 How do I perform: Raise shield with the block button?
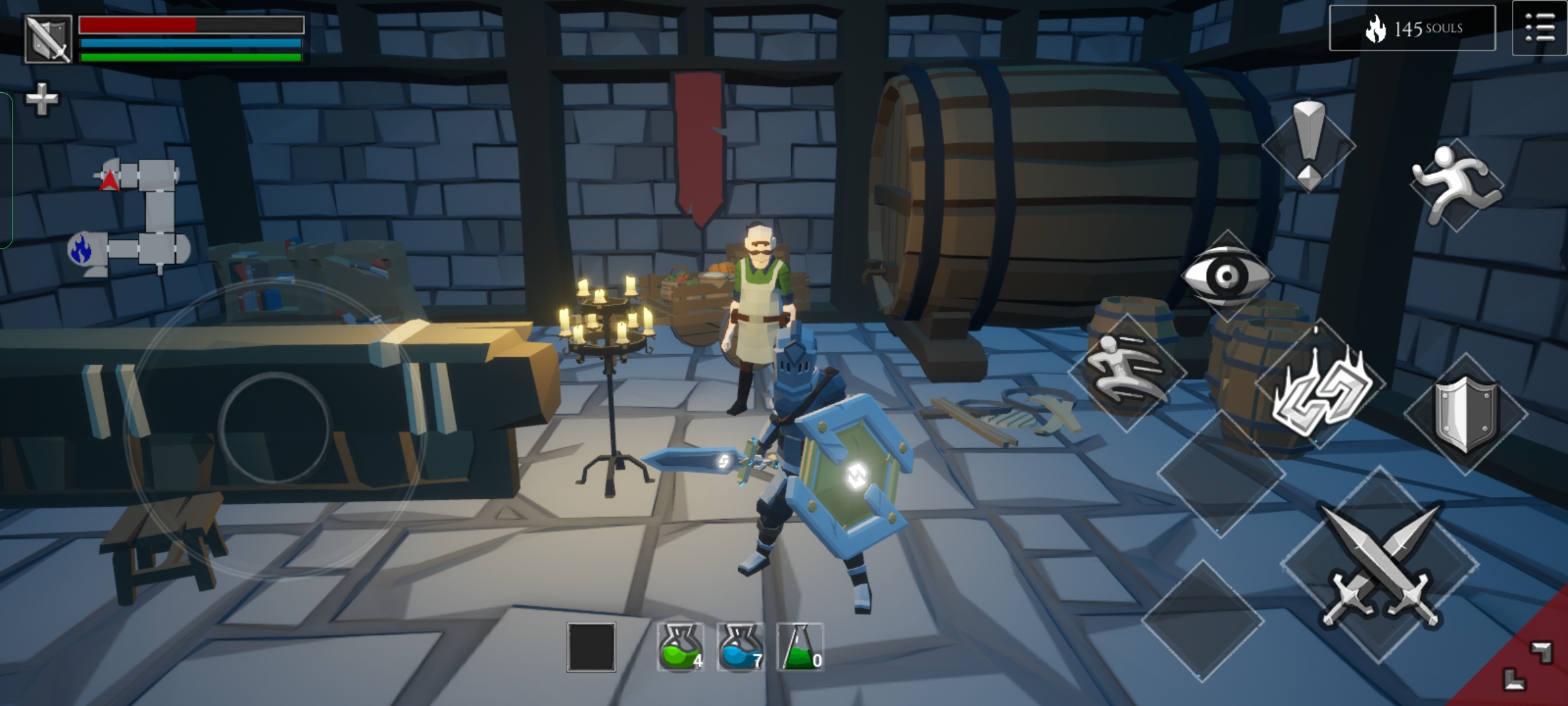click(x=1465, y=413)
